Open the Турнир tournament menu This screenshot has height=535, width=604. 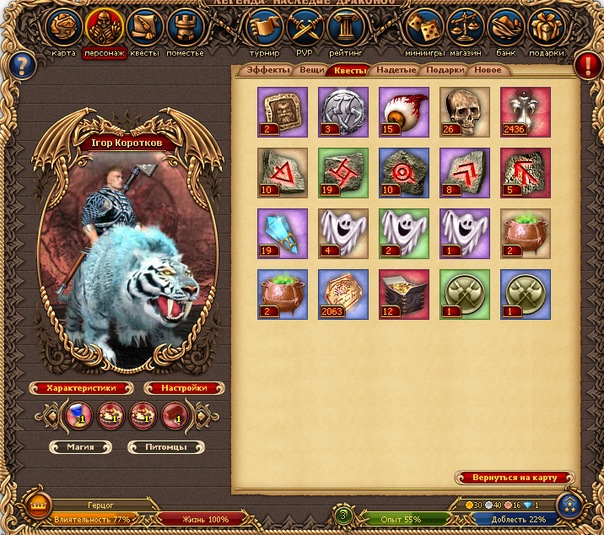pyautogui.click(x=265, y=27)
